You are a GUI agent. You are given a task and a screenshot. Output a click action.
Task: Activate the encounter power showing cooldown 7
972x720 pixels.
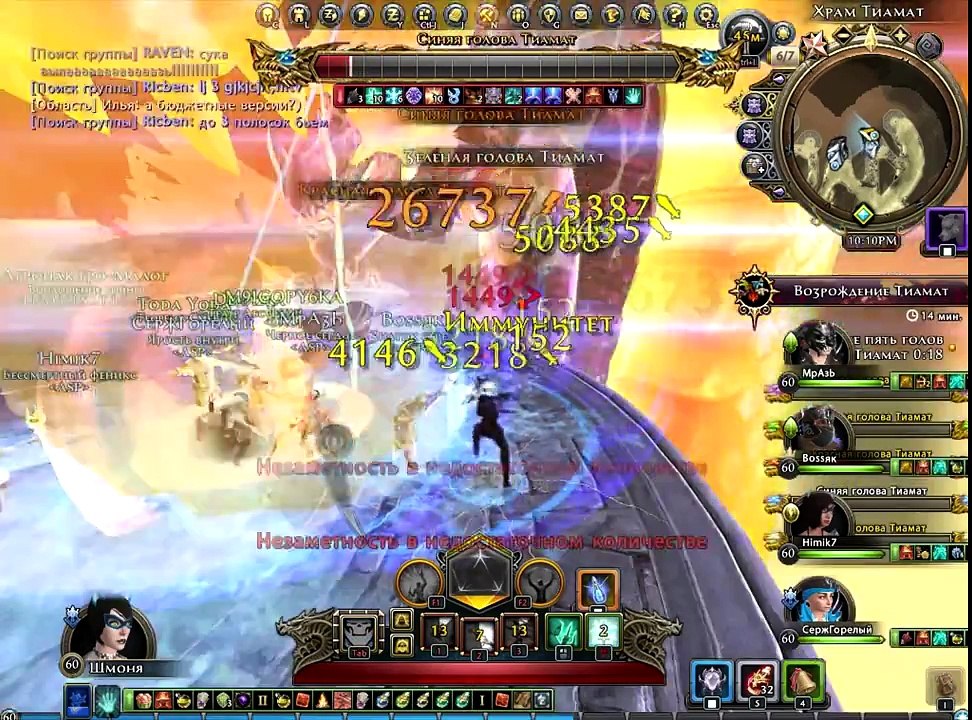click(x=479, y=634)
